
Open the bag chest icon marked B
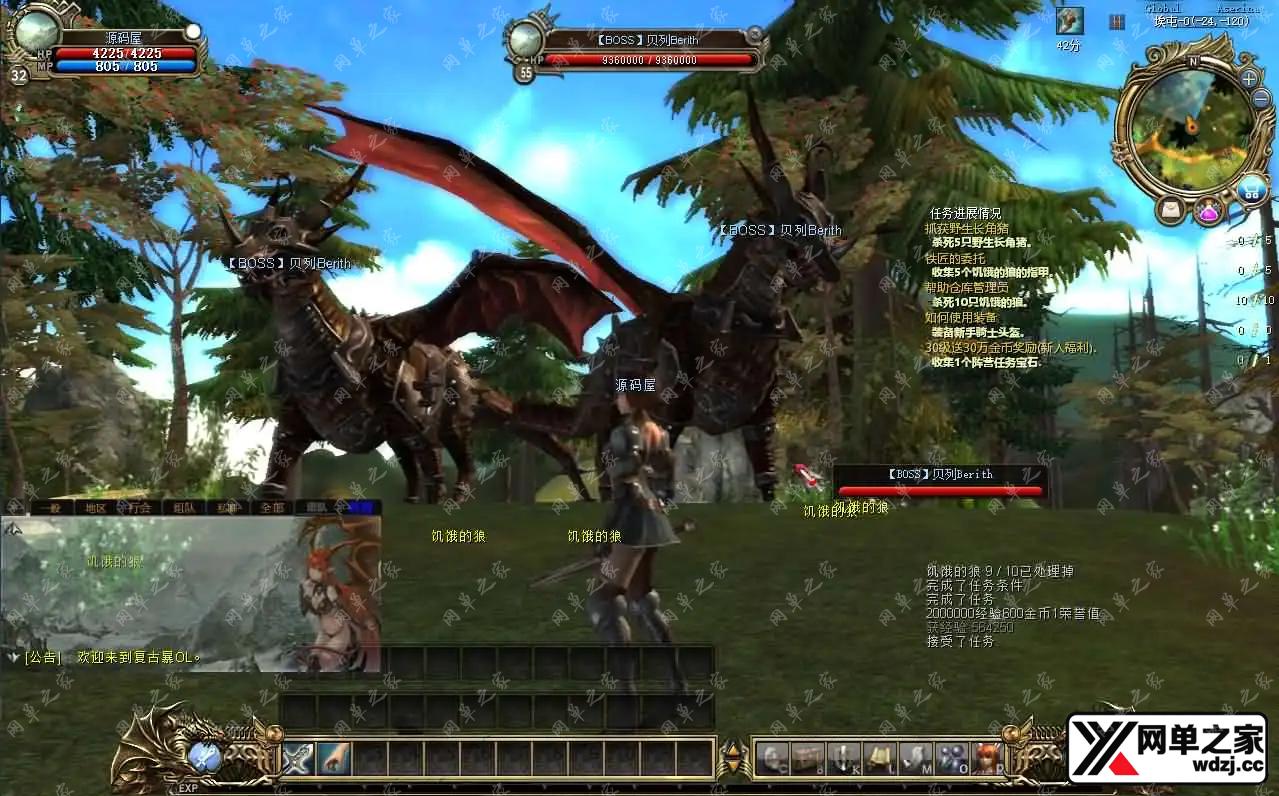click(807, 759)
